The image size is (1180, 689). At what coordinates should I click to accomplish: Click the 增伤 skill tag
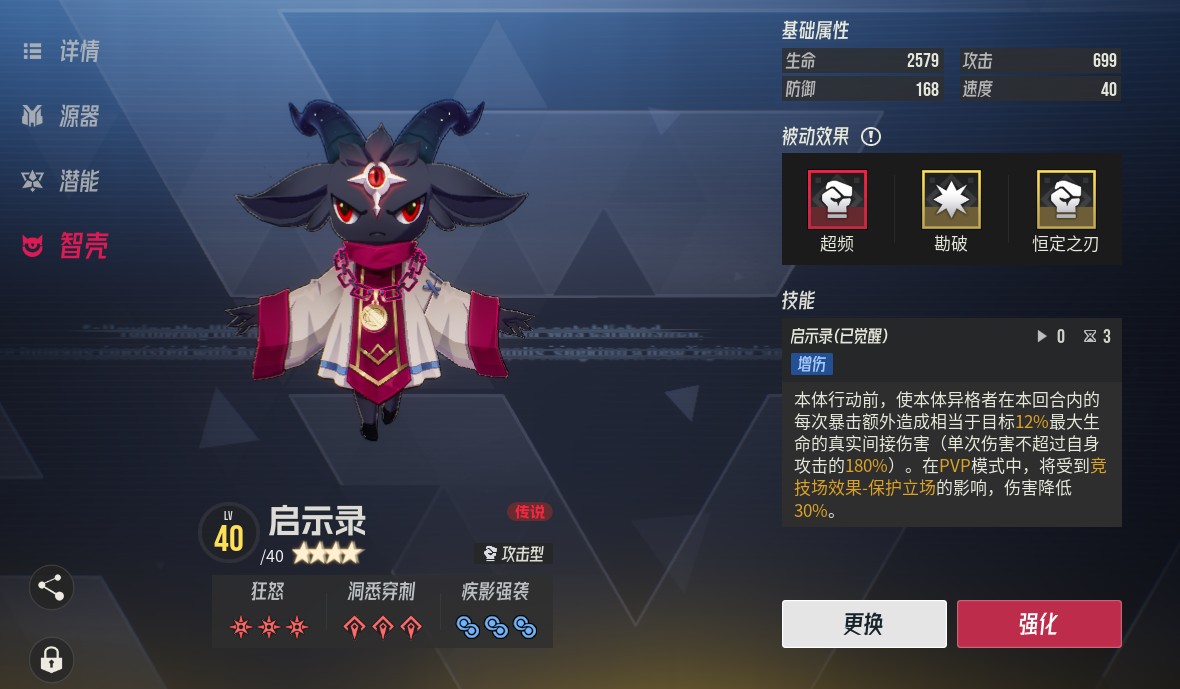(811, 364)
